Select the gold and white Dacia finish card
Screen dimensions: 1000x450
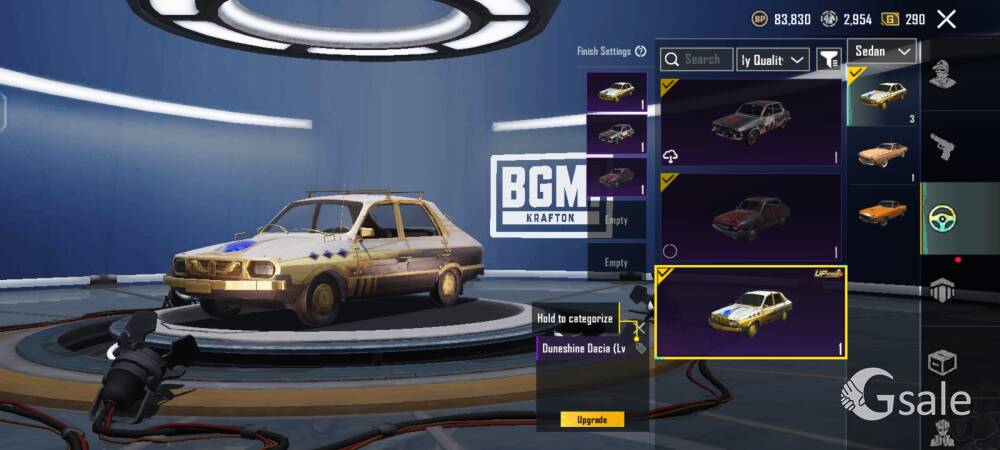tap(750, 312)
